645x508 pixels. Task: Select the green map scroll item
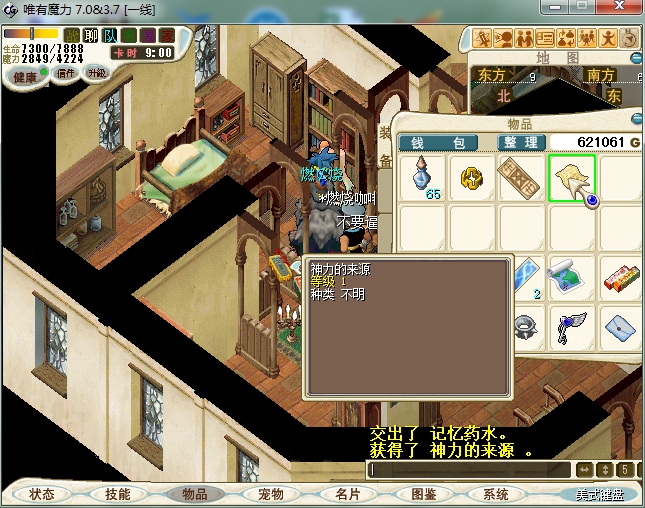(572, 275)
